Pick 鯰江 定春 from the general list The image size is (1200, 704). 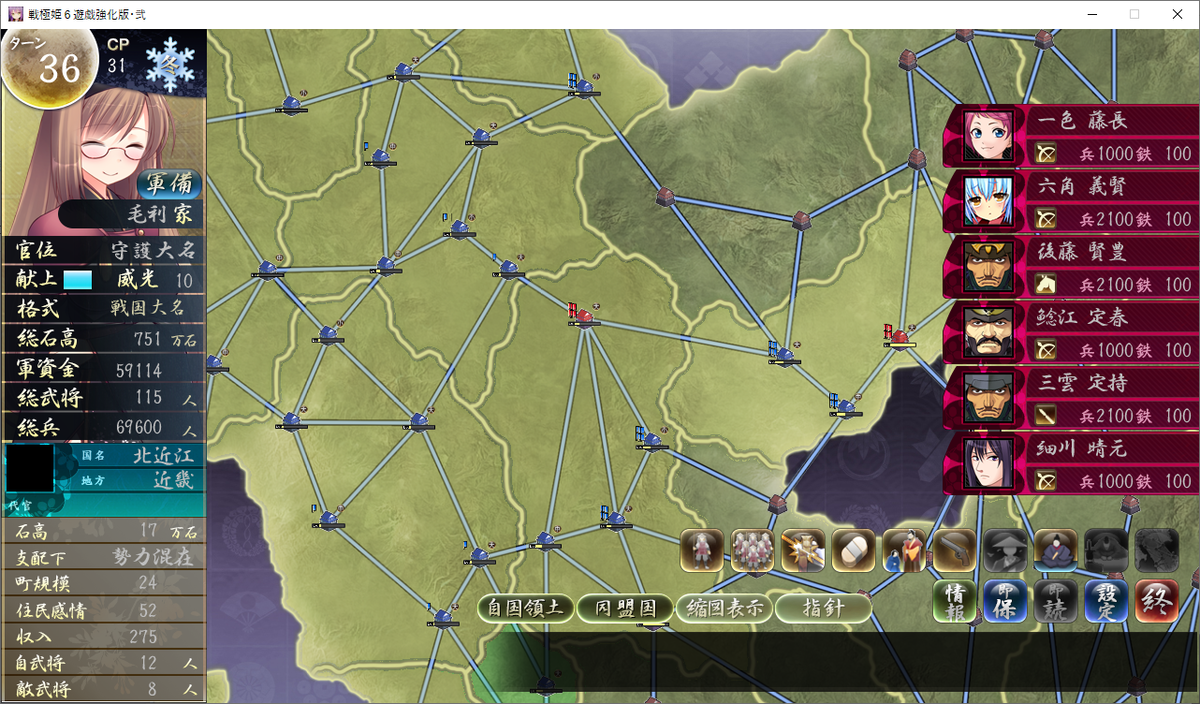click(1070, 333)
